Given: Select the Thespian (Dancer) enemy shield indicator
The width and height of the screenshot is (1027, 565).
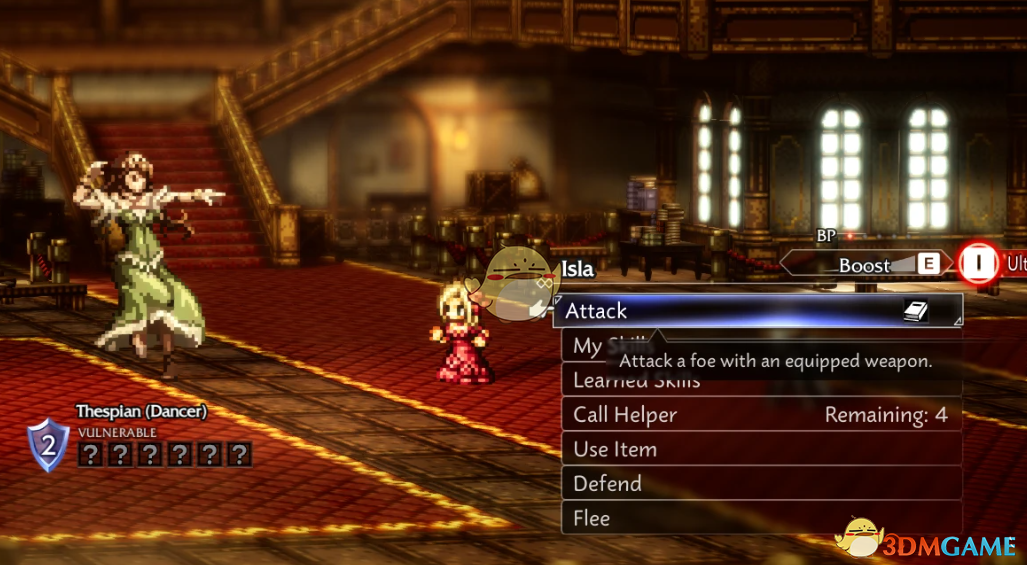Looking at the screenshot, I should pos(47,446).
